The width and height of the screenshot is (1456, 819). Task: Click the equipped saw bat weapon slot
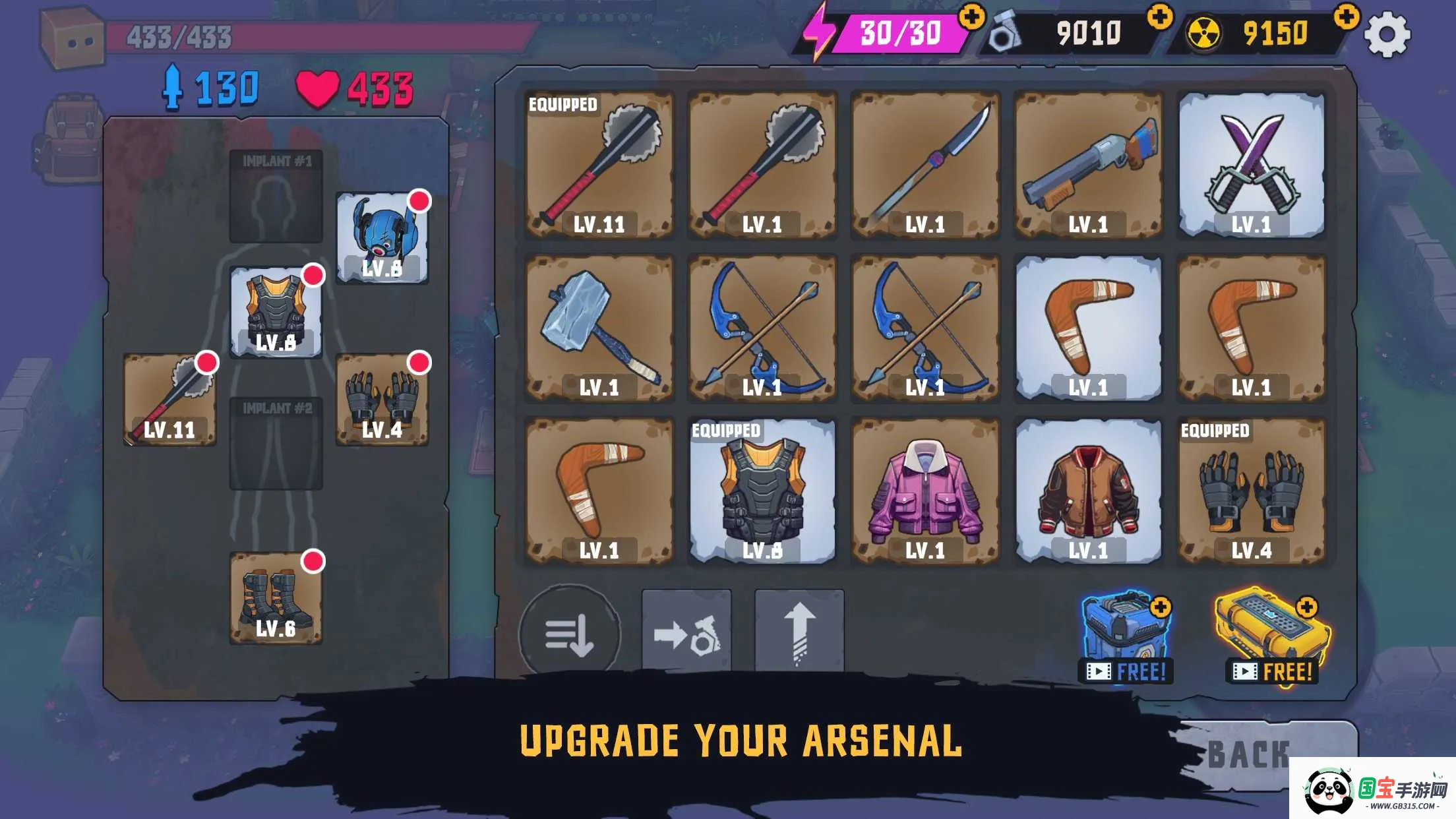[169, 400]
